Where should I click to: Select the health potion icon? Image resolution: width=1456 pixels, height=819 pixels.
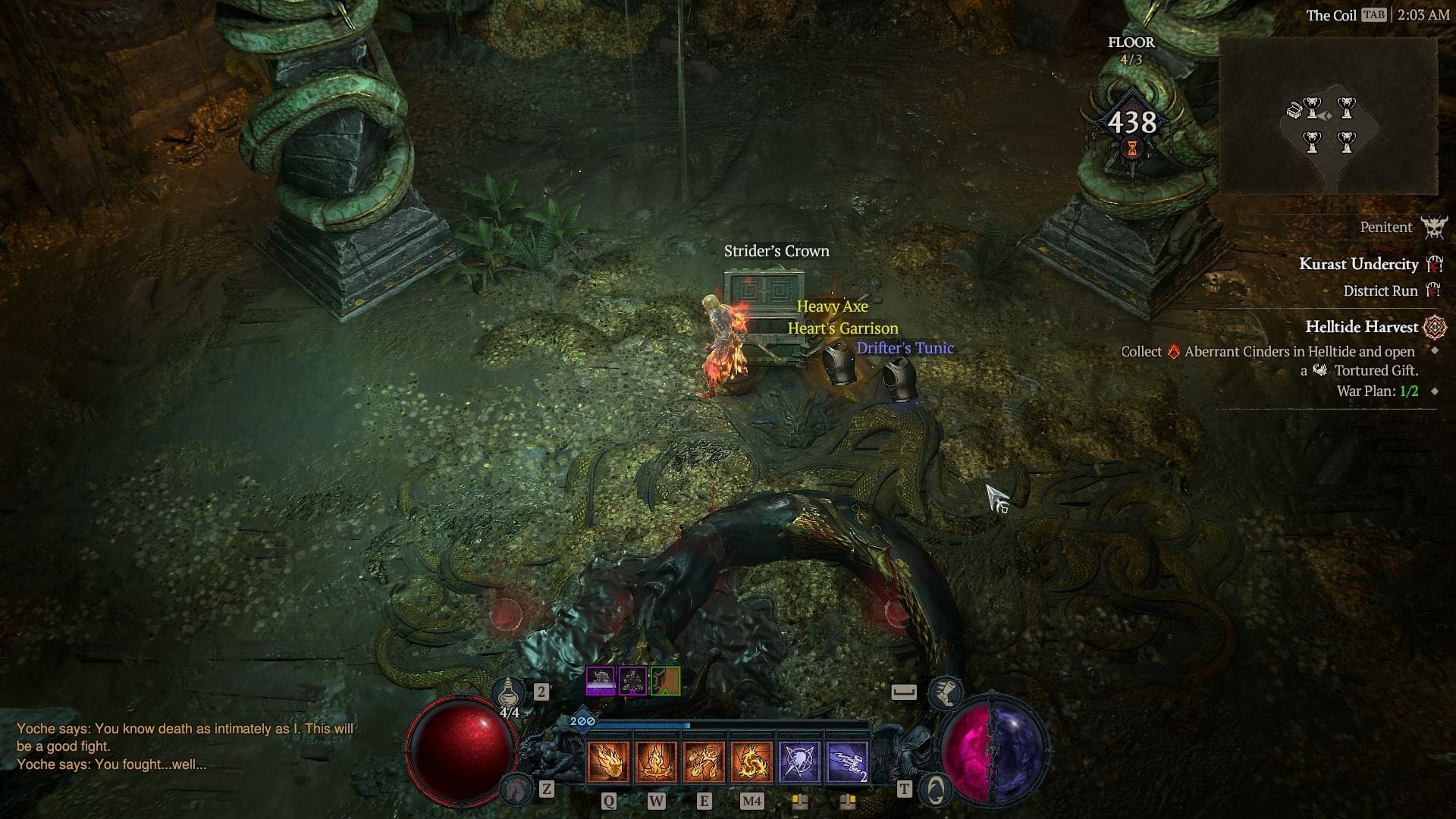pyautogui.click(x=508, y=691)
